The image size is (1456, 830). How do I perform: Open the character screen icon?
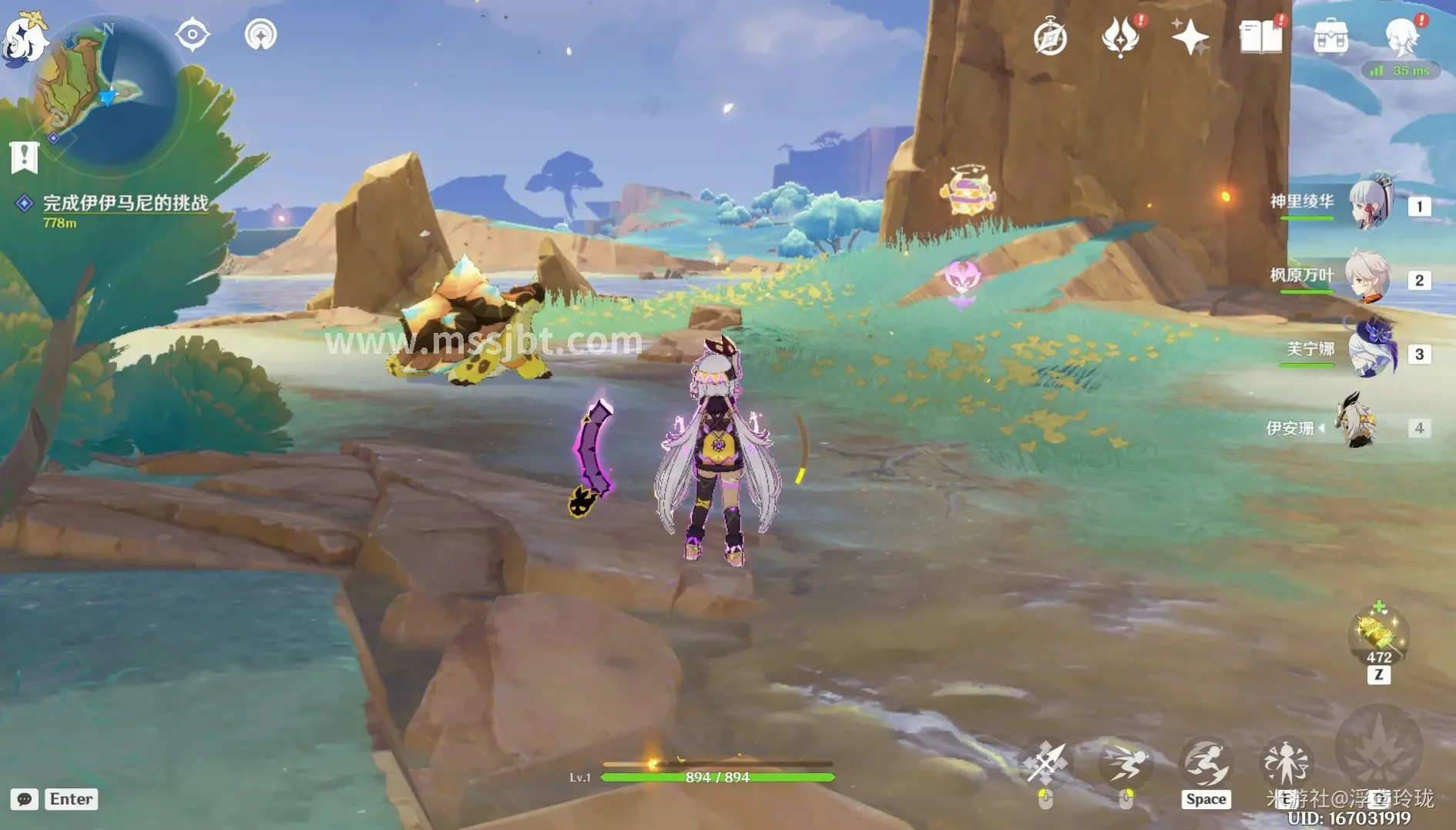1401,37
